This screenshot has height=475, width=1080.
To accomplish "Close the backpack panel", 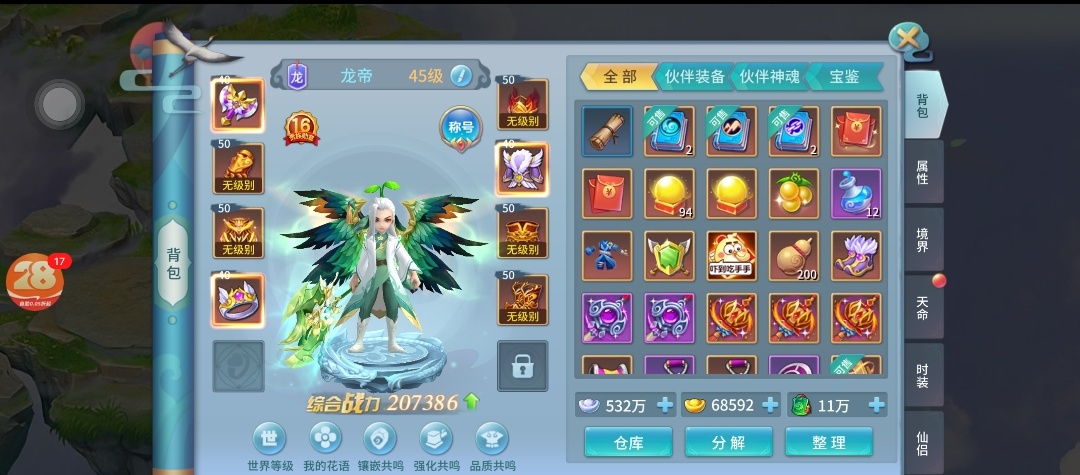I will coord(907,38).
